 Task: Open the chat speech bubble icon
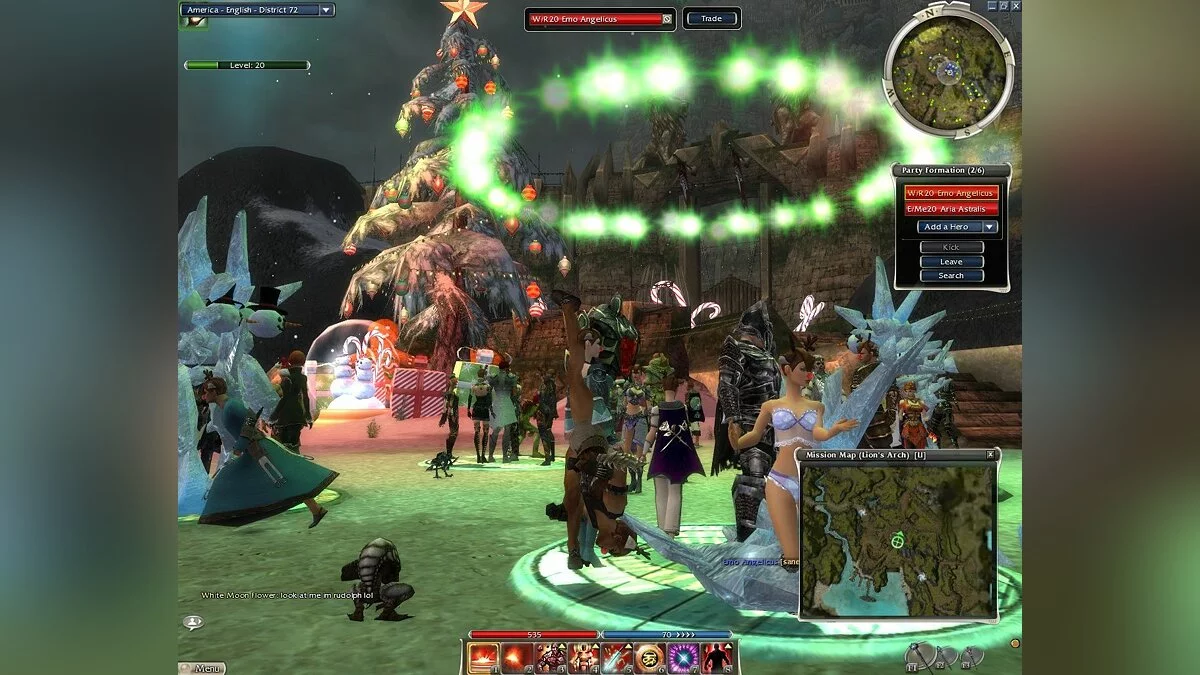point(192,622)
